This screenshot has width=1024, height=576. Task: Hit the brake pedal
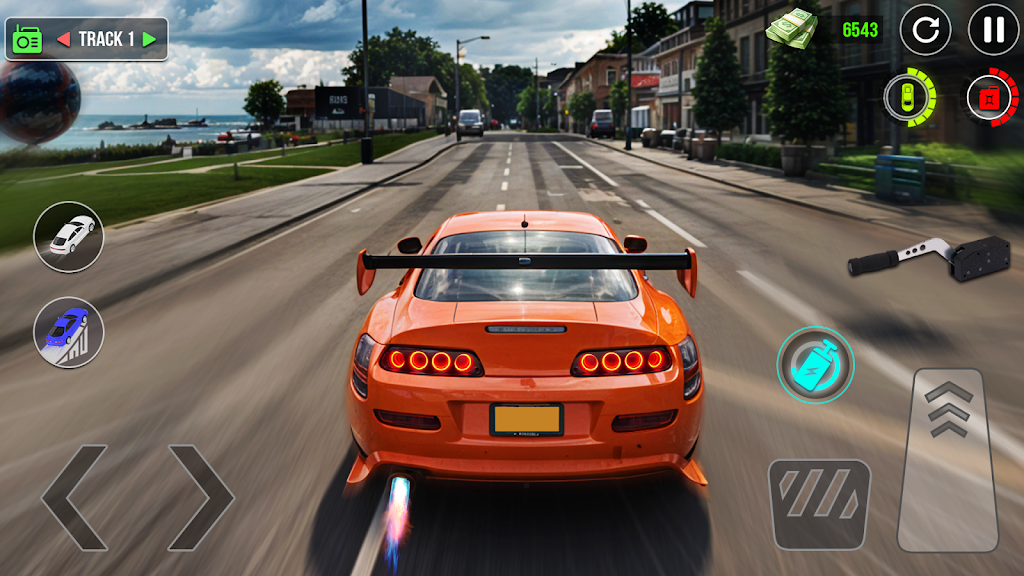[x=819, y=504]
